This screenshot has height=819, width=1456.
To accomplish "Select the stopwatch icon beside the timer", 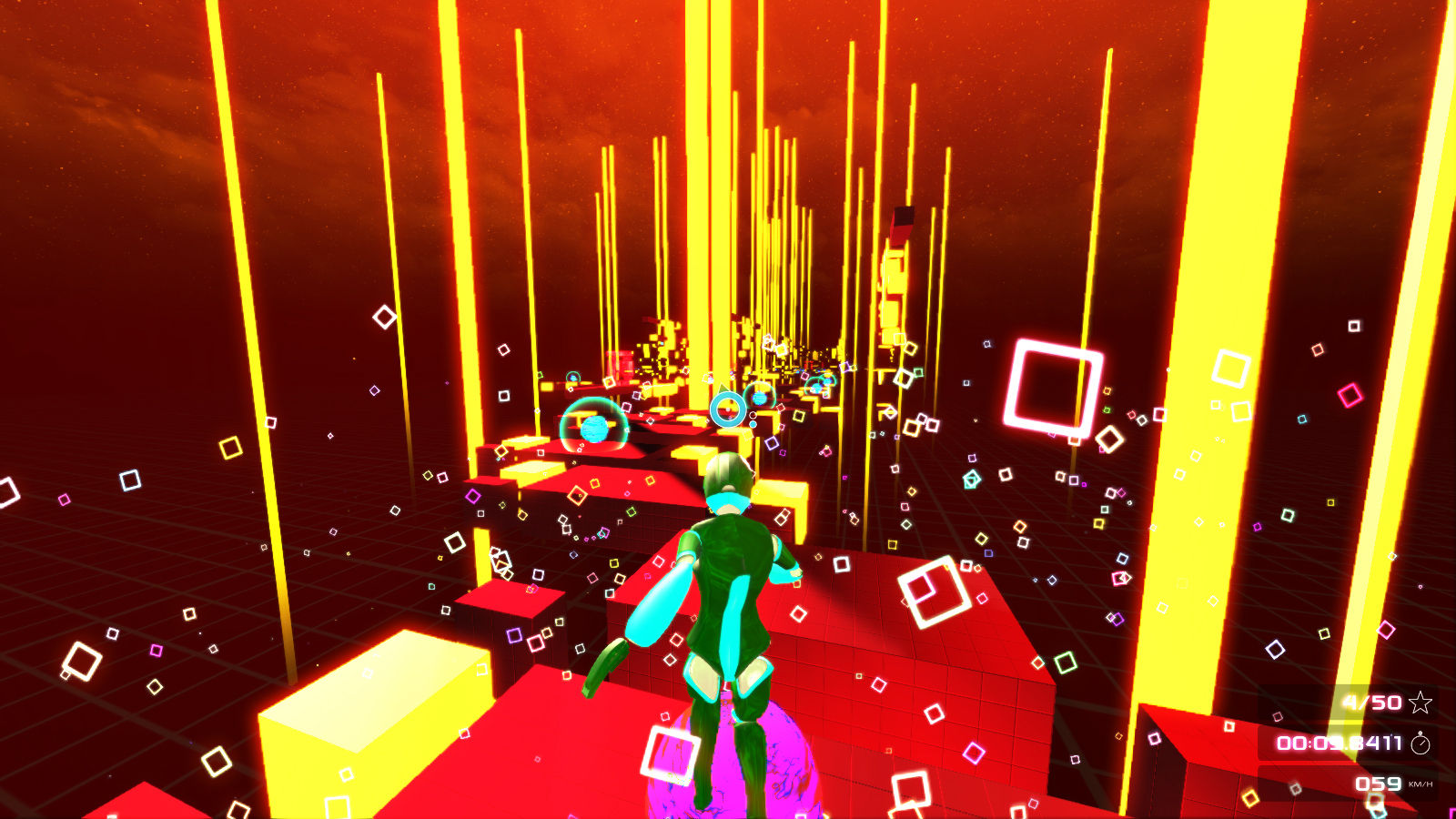I will pyautogui.click(x=1420, y=743).
